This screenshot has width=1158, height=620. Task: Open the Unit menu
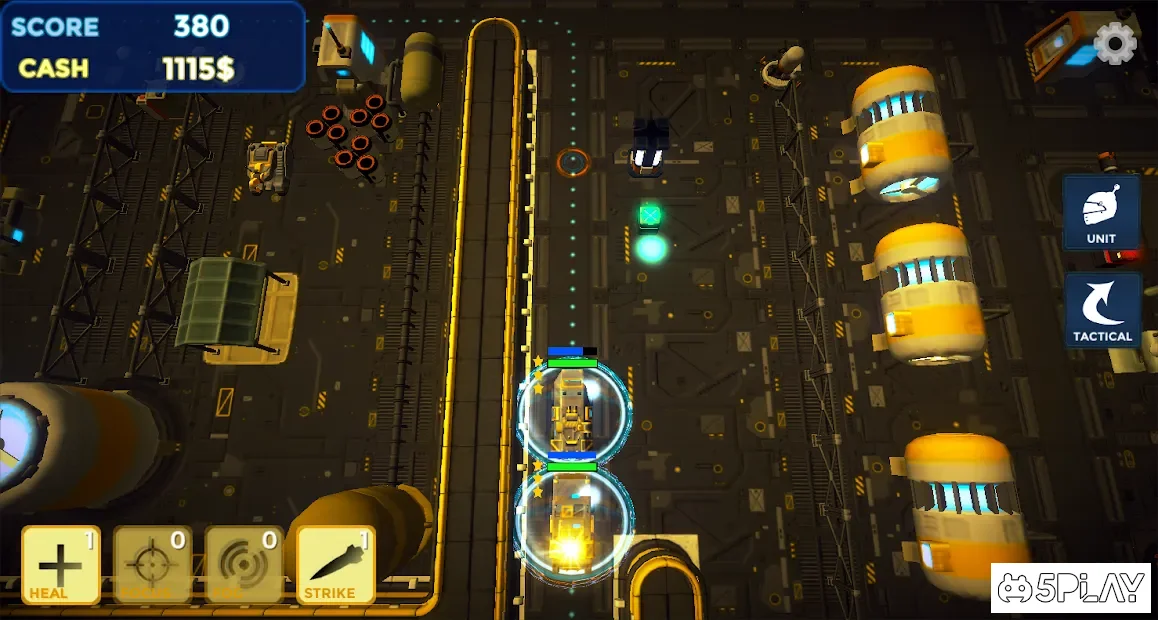coord(1101,213)
